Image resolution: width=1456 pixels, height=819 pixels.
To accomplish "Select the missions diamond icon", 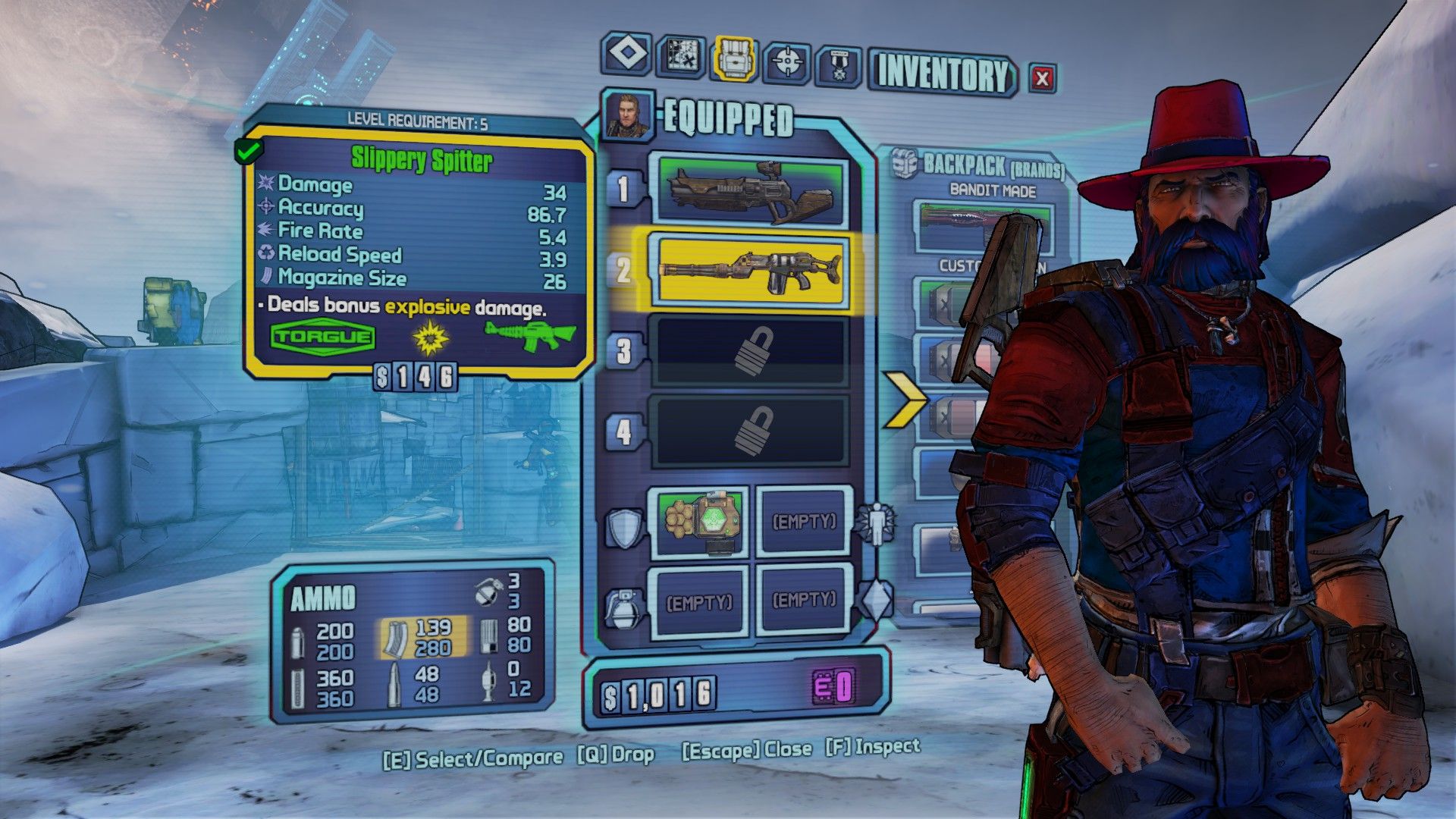I will (x=629, y=57).
